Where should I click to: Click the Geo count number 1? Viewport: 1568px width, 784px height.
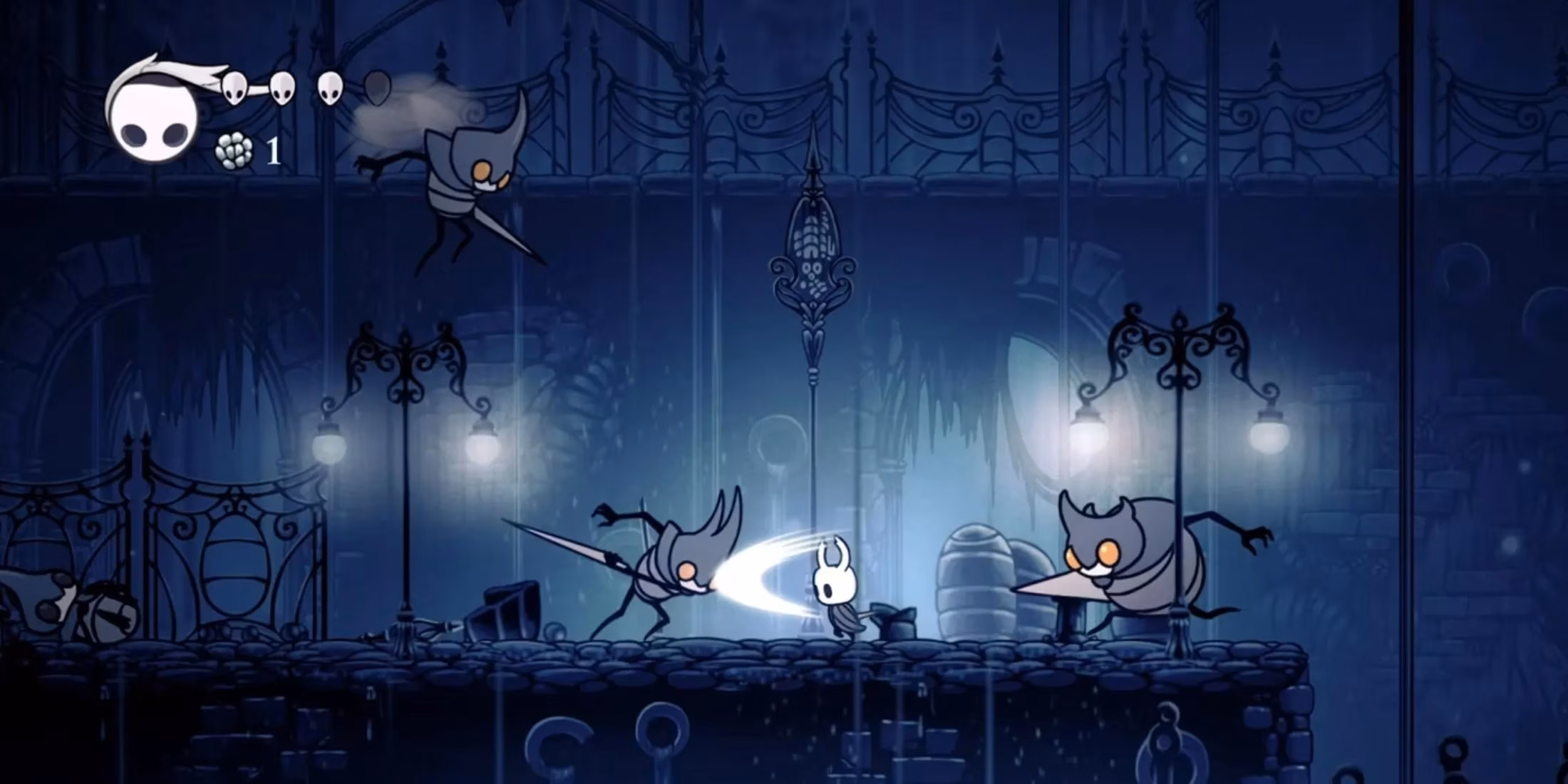pos(273,151)
